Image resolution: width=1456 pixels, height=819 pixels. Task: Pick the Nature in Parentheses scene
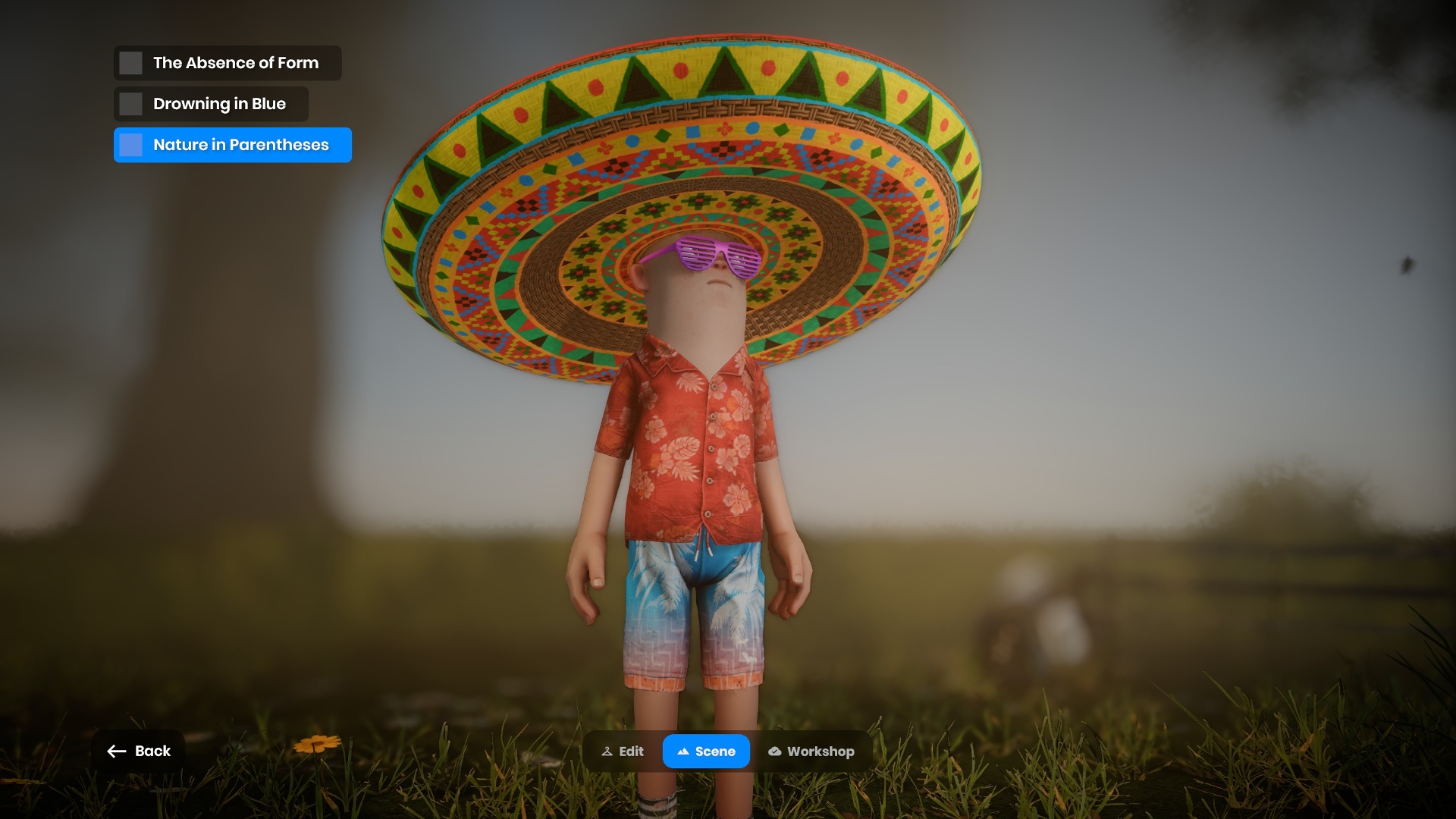(x=232, y=145)
